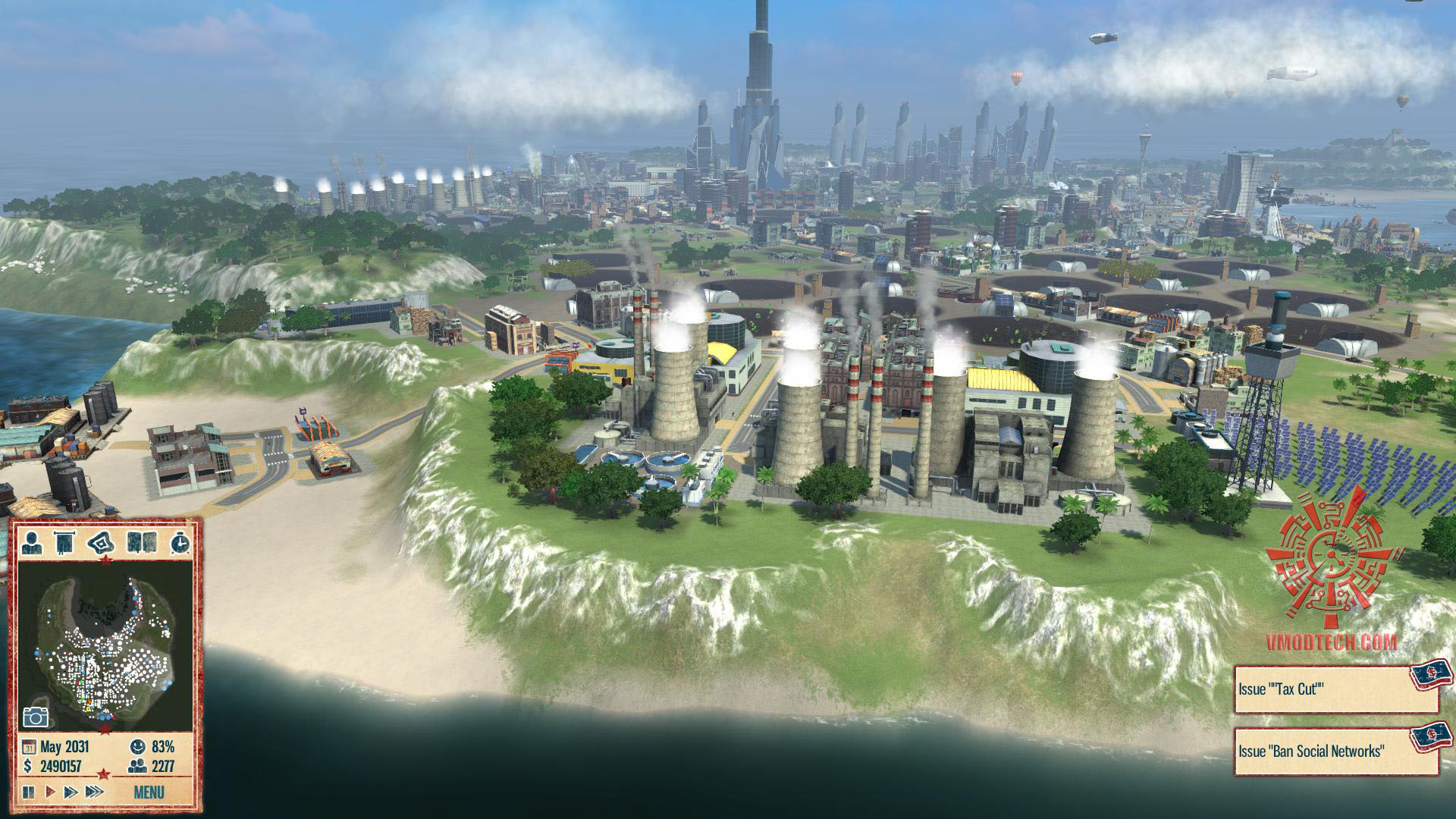Set game speed to normal single-arrow play

click(x=50, y=792)
